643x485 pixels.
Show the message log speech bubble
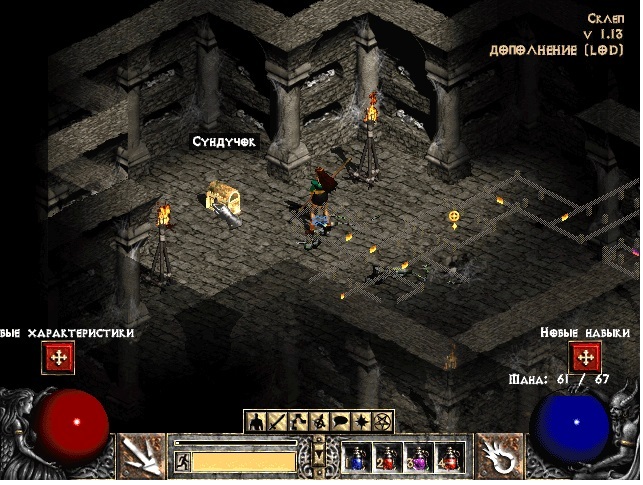click(x=341, y=421)
